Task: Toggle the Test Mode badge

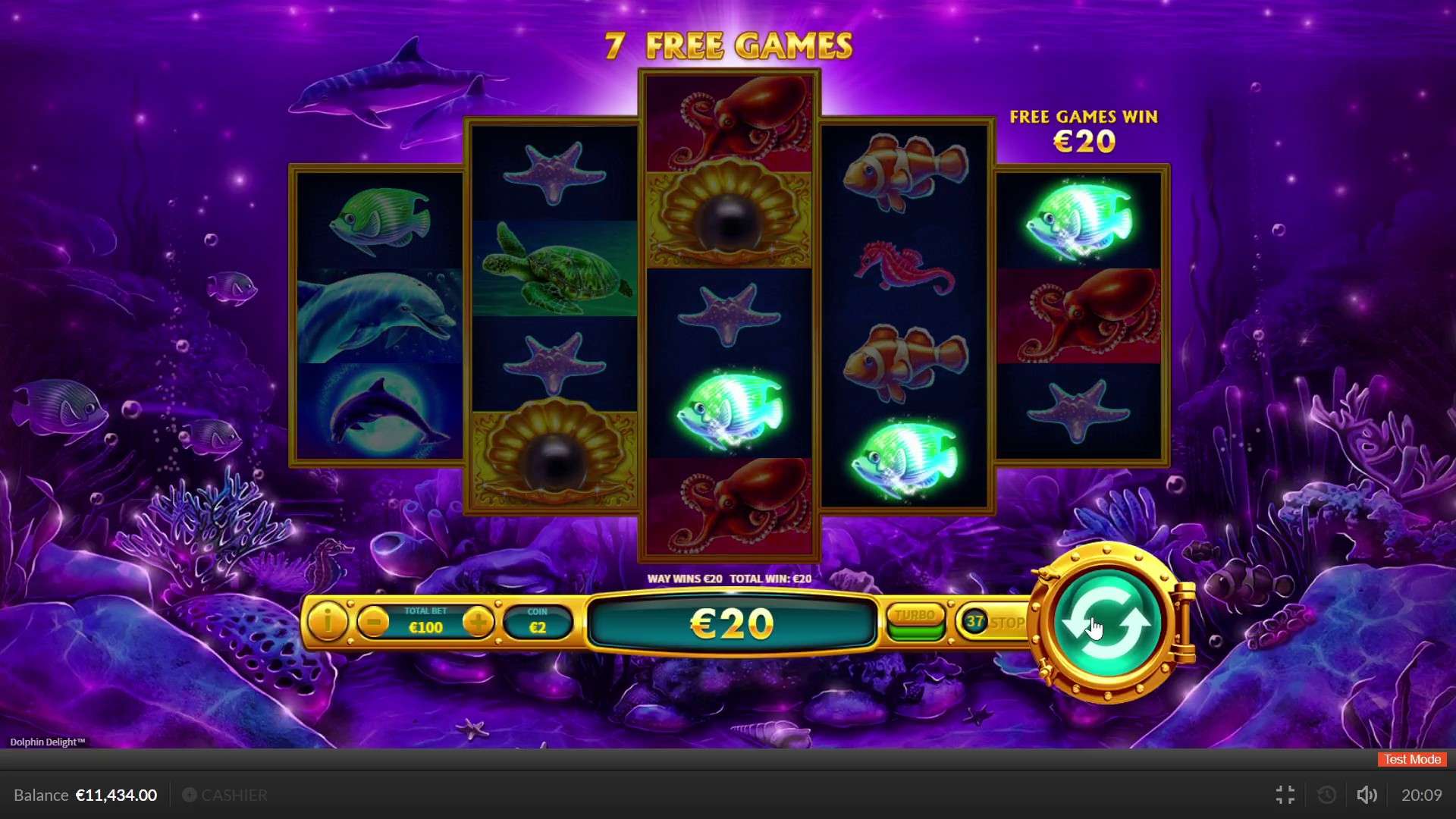Action: tap(1411, 759)
